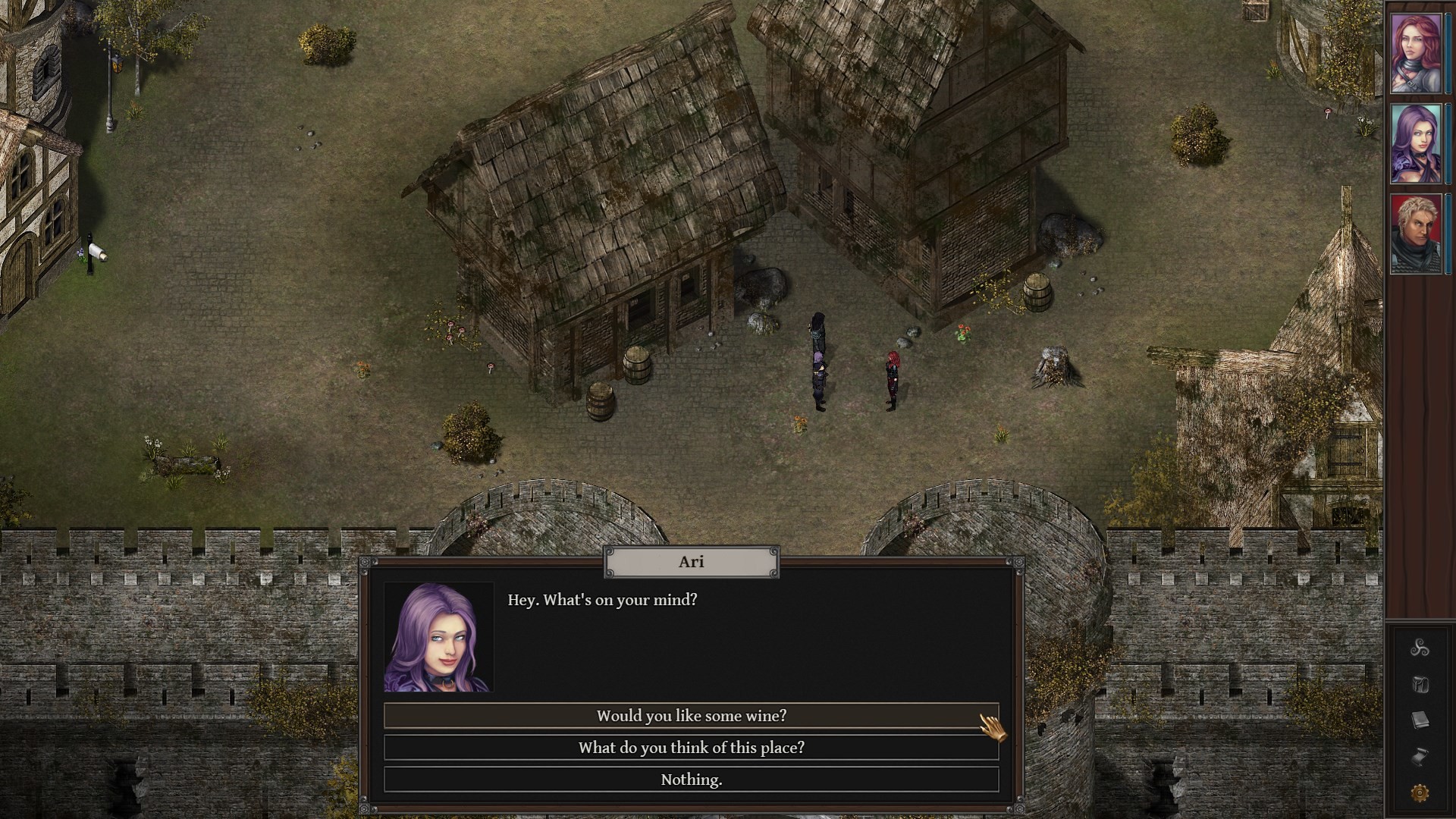Open the journal book icon

(1420, 720)
